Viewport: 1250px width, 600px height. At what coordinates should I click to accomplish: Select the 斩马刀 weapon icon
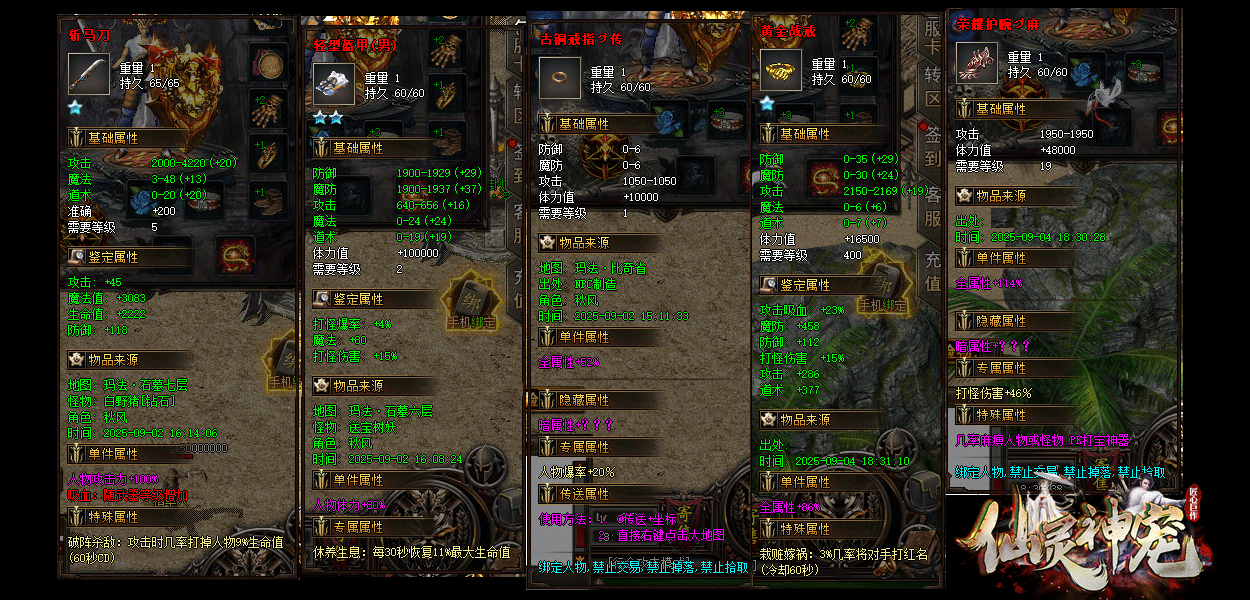88,74
